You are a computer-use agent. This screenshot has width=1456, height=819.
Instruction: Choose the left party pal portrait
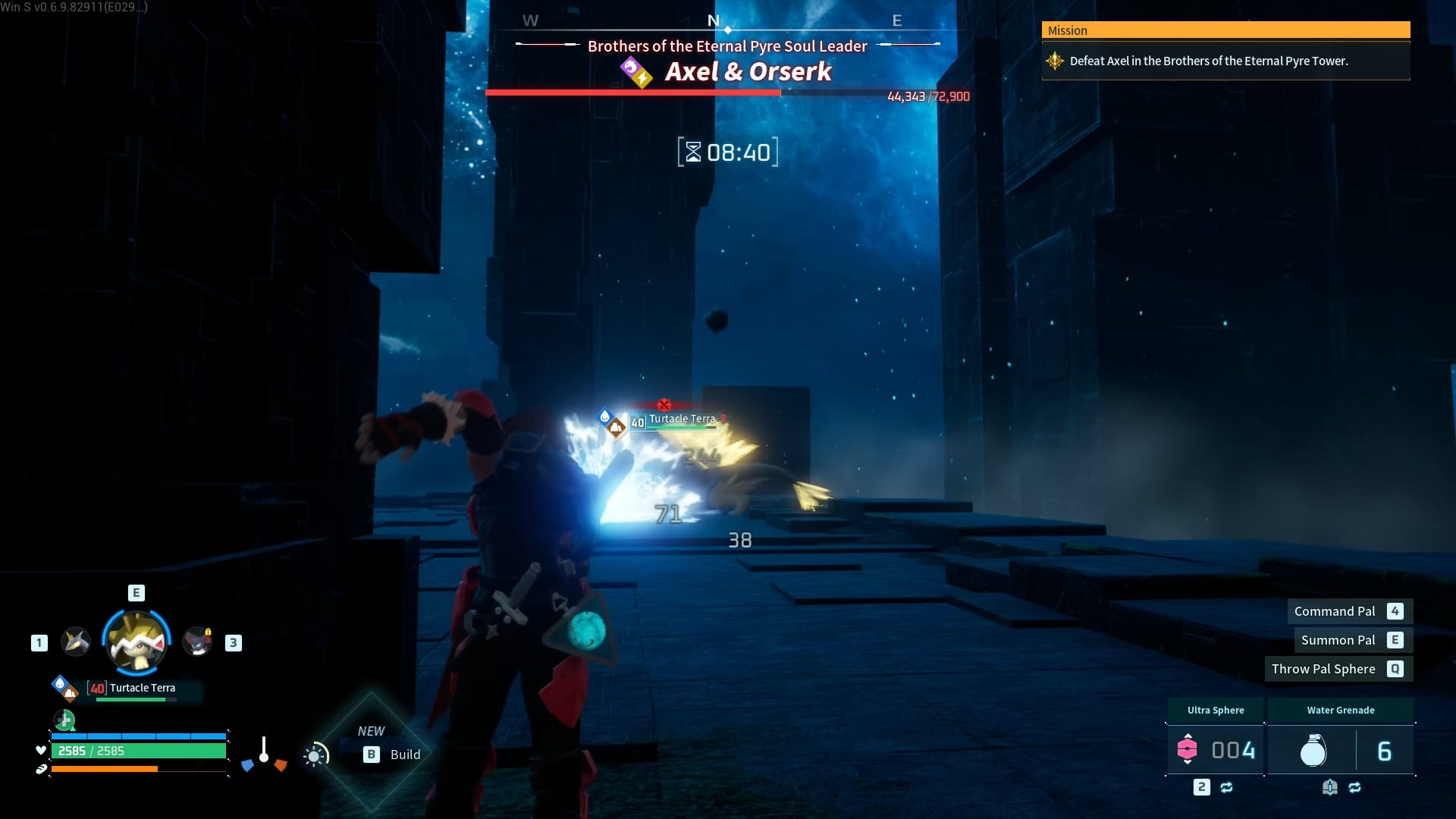pos(76,642)
